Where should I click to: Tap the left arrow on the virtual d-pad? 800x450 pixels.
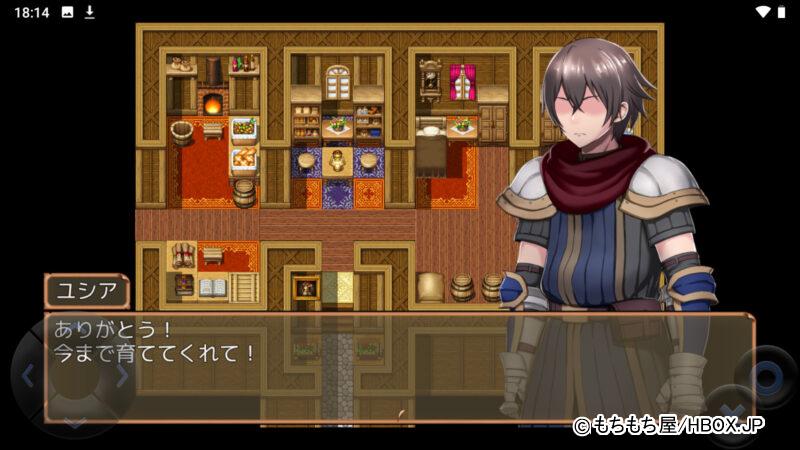tap(28, 376)
